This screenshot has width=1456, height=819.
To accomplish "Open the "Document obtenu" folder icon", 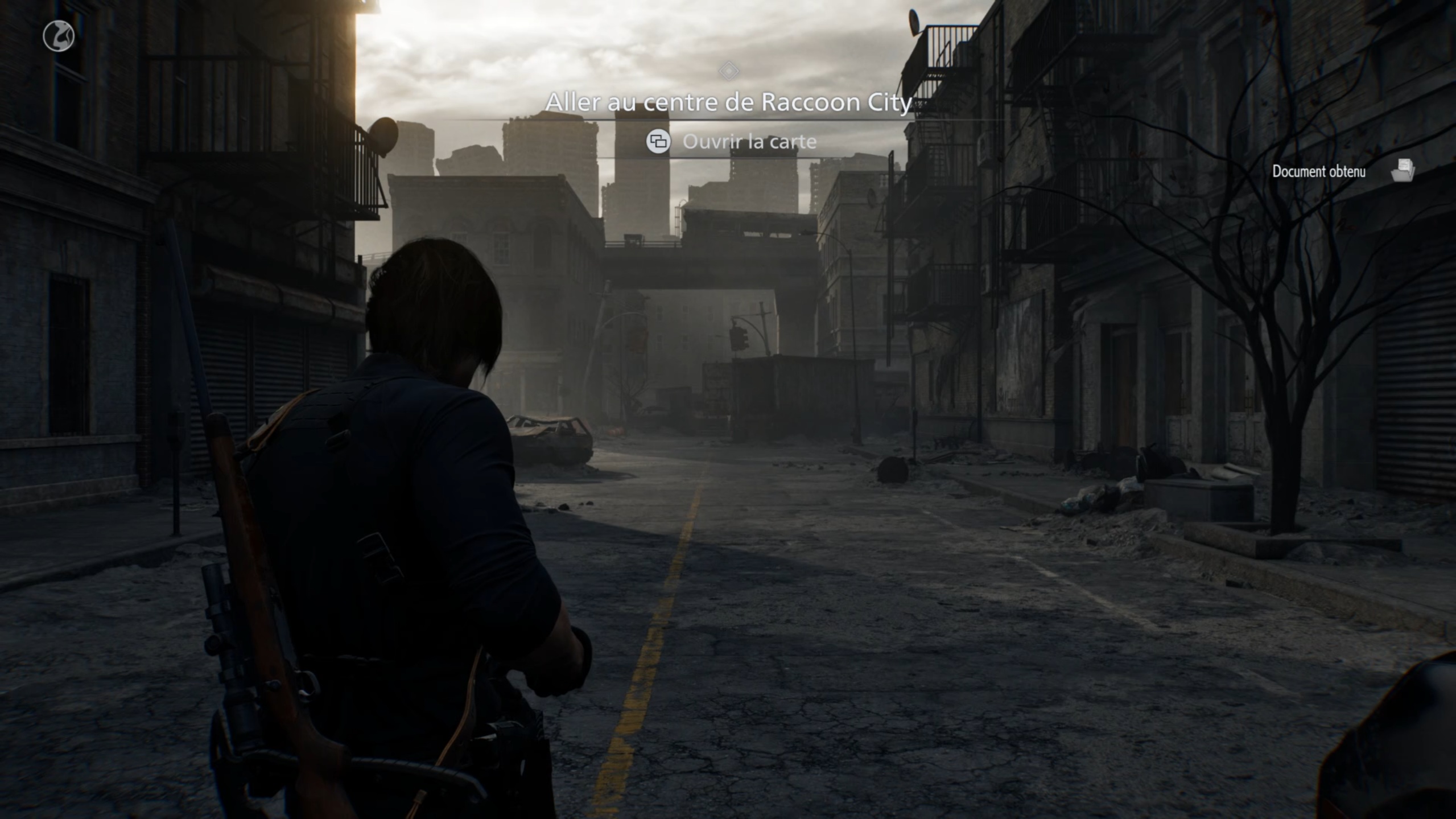I will [1403, 170].
